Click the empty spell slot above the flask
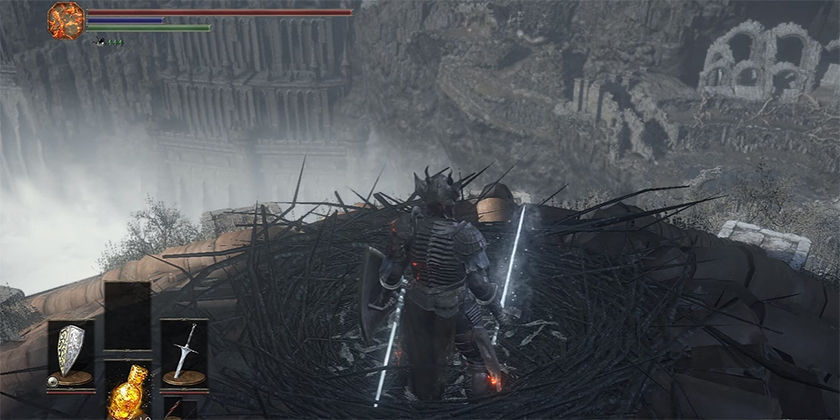The width and height of the screenshot is (840, 420). tap(128, 315)
